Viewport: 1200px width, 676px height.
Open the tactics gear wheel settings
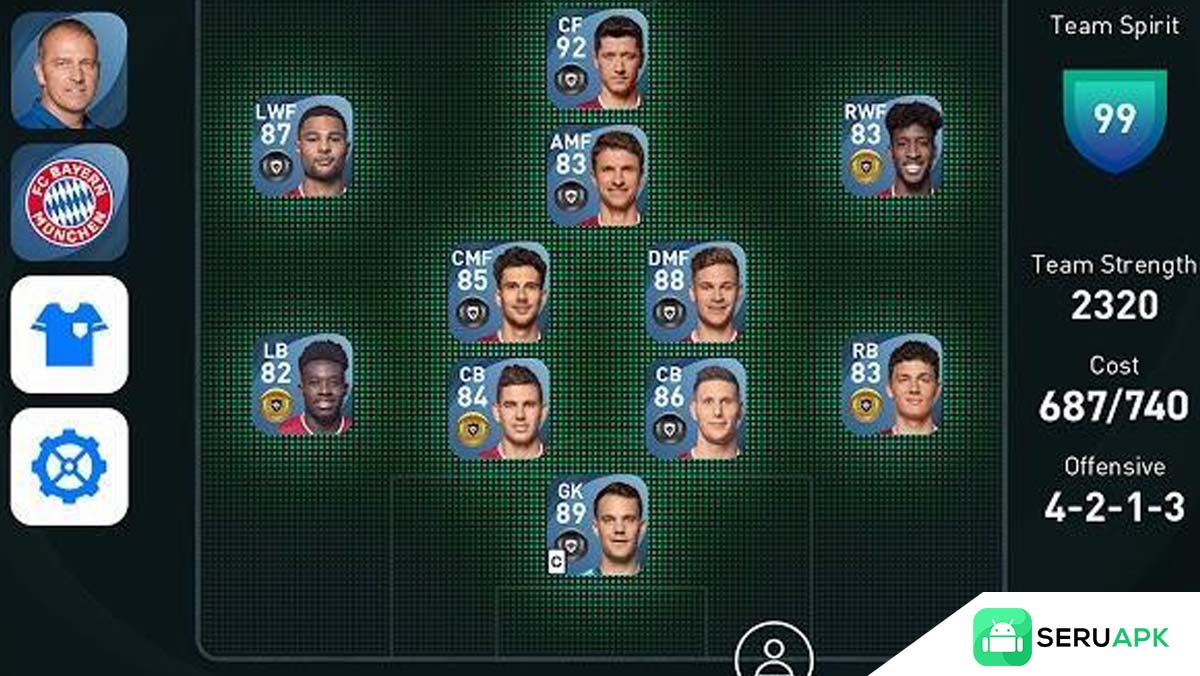coord(69,466)
